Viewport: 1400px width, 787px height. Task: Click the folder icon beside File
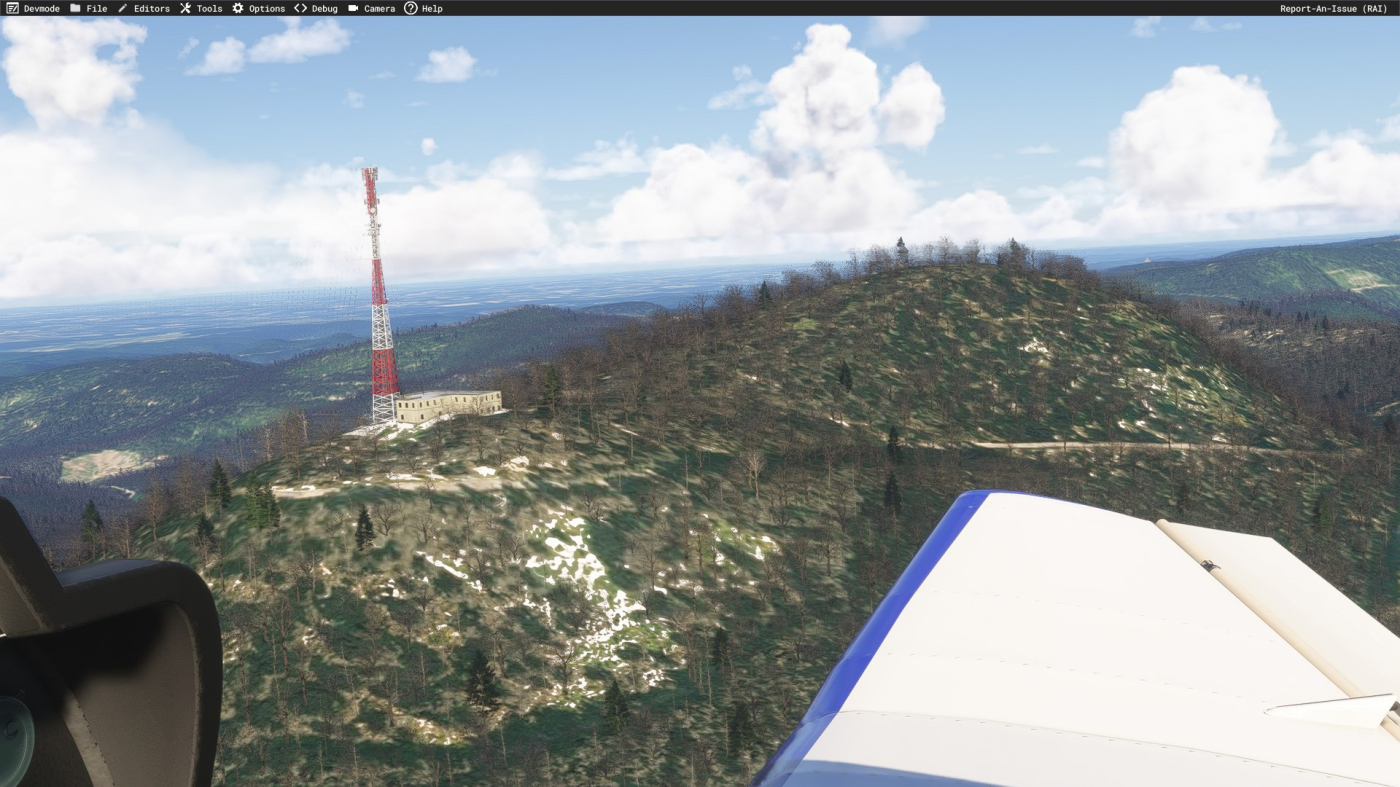76,8
